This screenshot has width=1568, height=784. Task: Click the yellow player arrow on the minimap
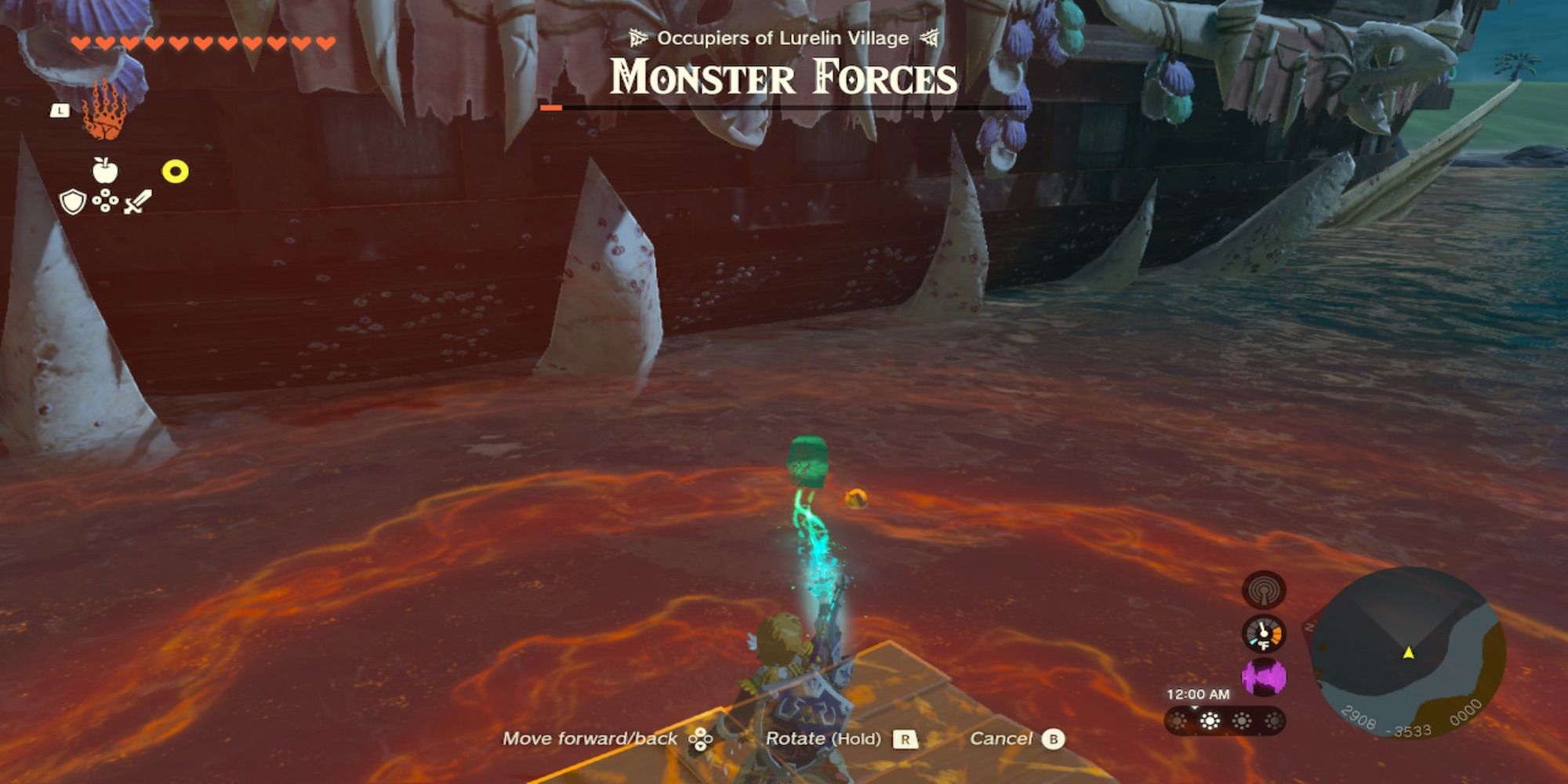coord(1409,655)
